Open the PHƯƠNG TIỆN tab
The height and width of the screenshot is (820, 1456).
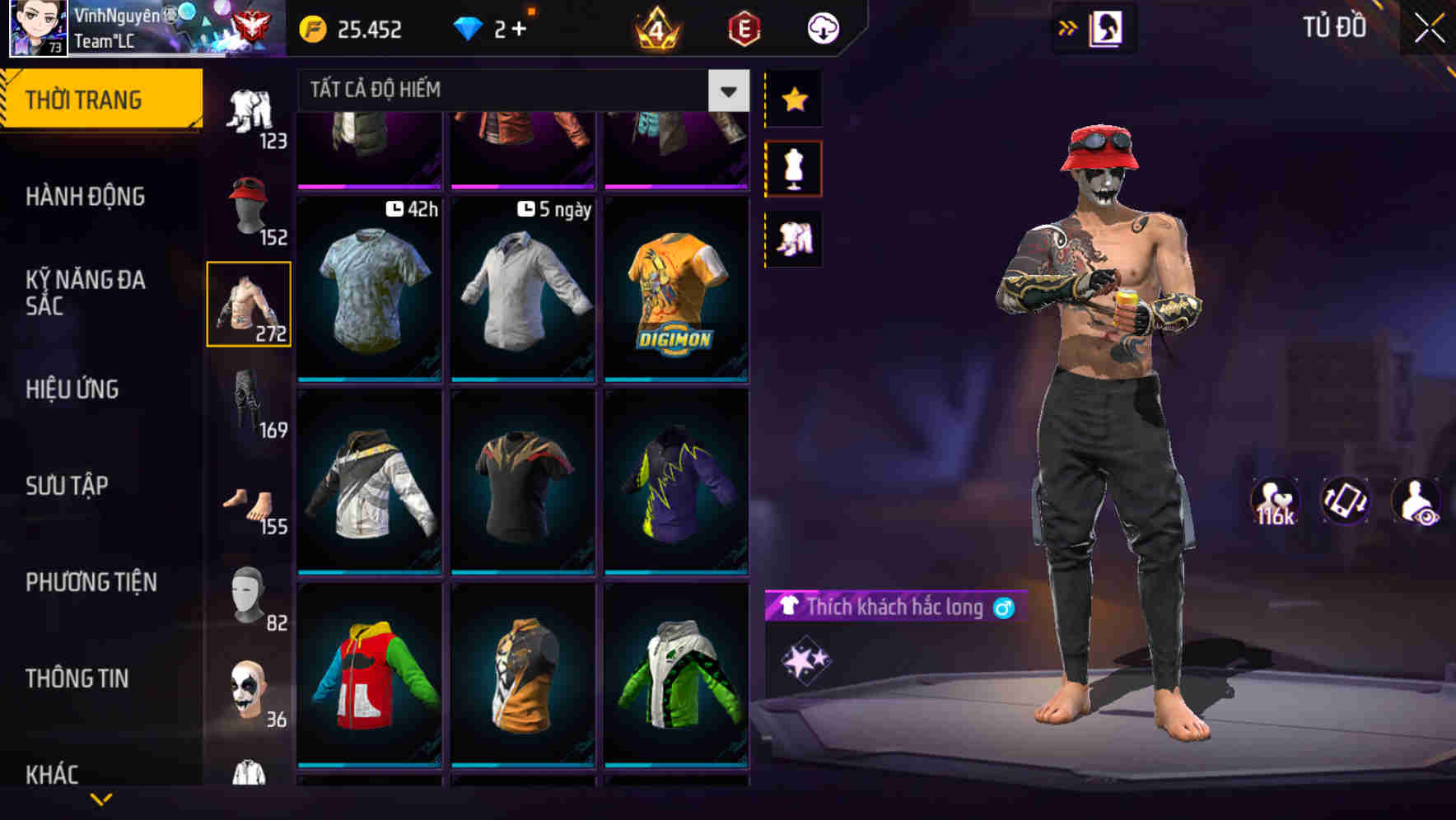point(93,581)
